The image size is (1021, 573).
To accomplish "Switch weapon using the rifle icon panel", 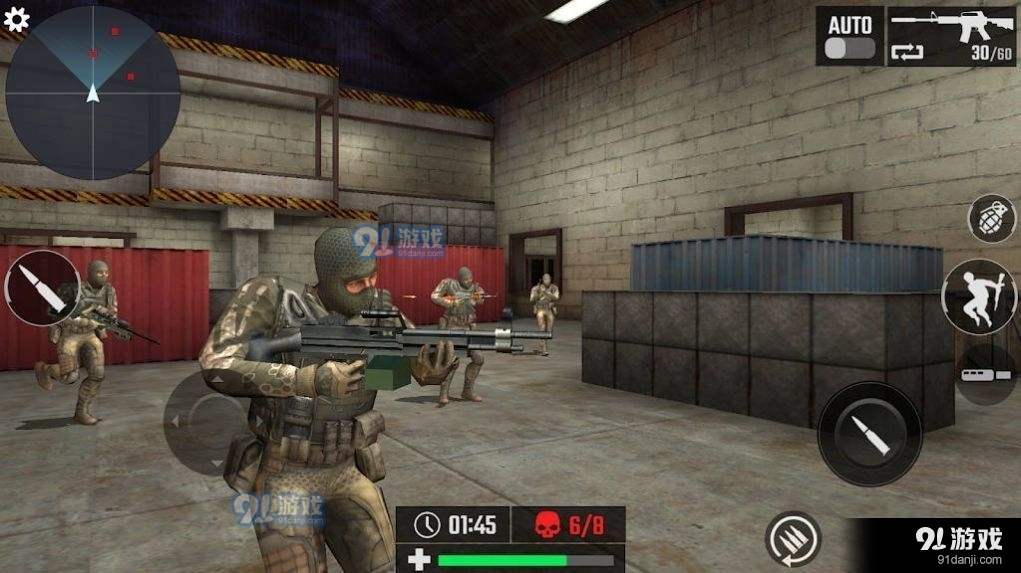I will pos(951,37).
